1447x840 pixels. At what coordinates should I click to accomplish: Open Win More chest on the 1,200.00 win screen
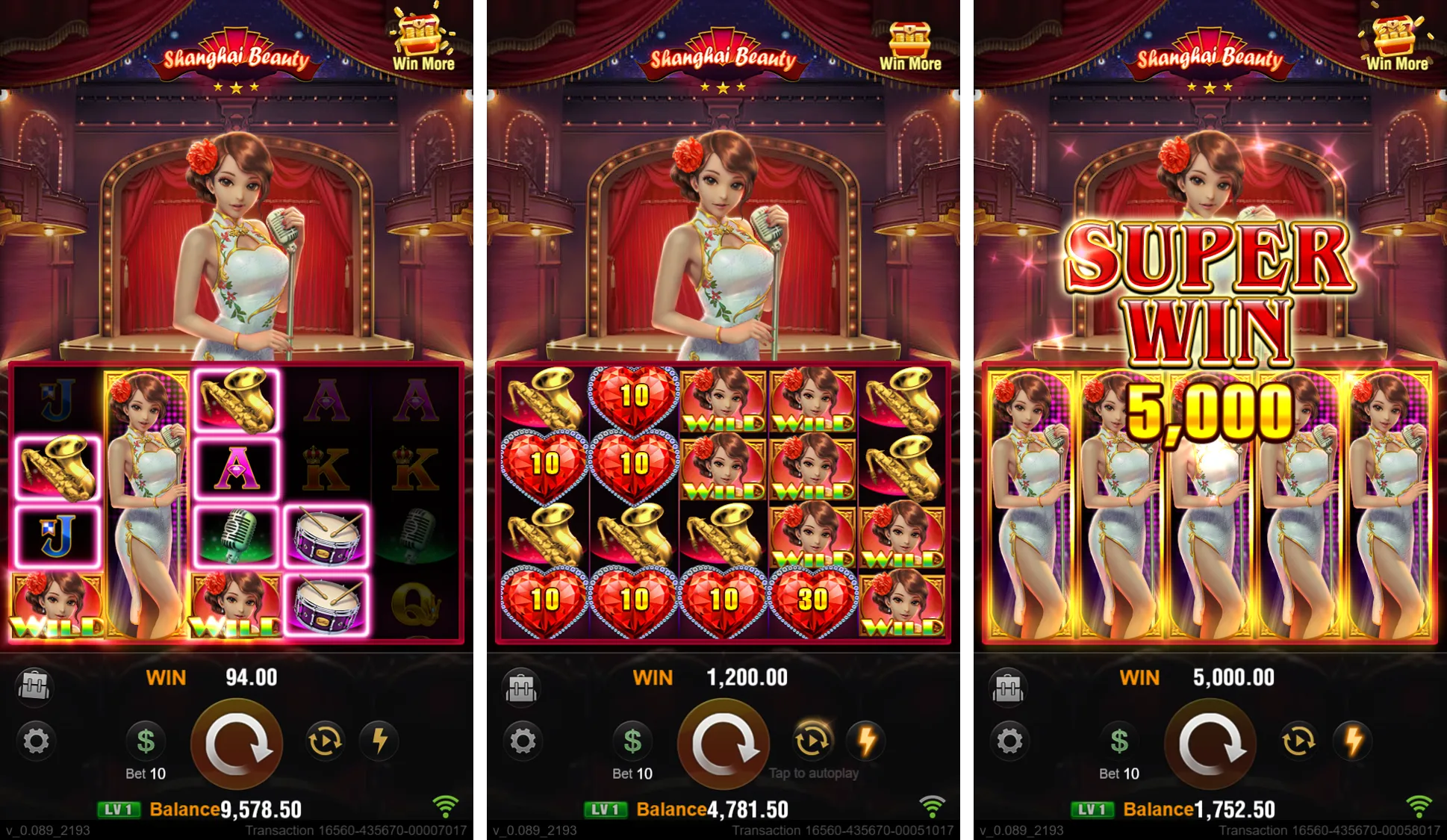pyautogui.click(x=910, y=43)
